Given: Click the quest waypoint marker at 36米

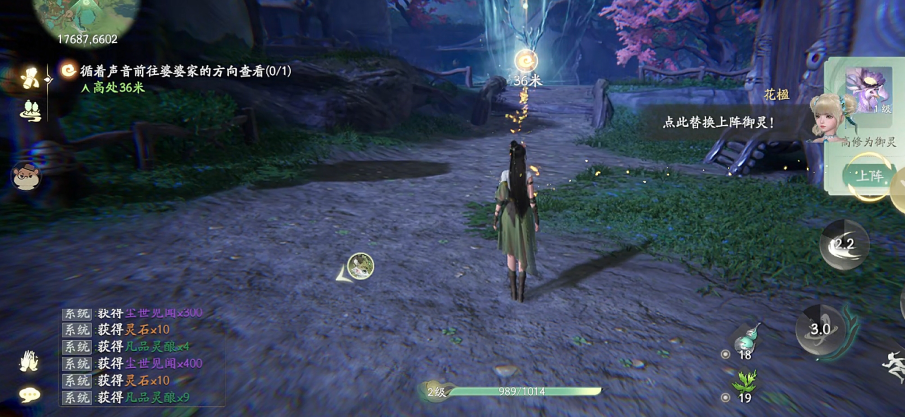Looking at the screenshot, I should tap(526, 60).
